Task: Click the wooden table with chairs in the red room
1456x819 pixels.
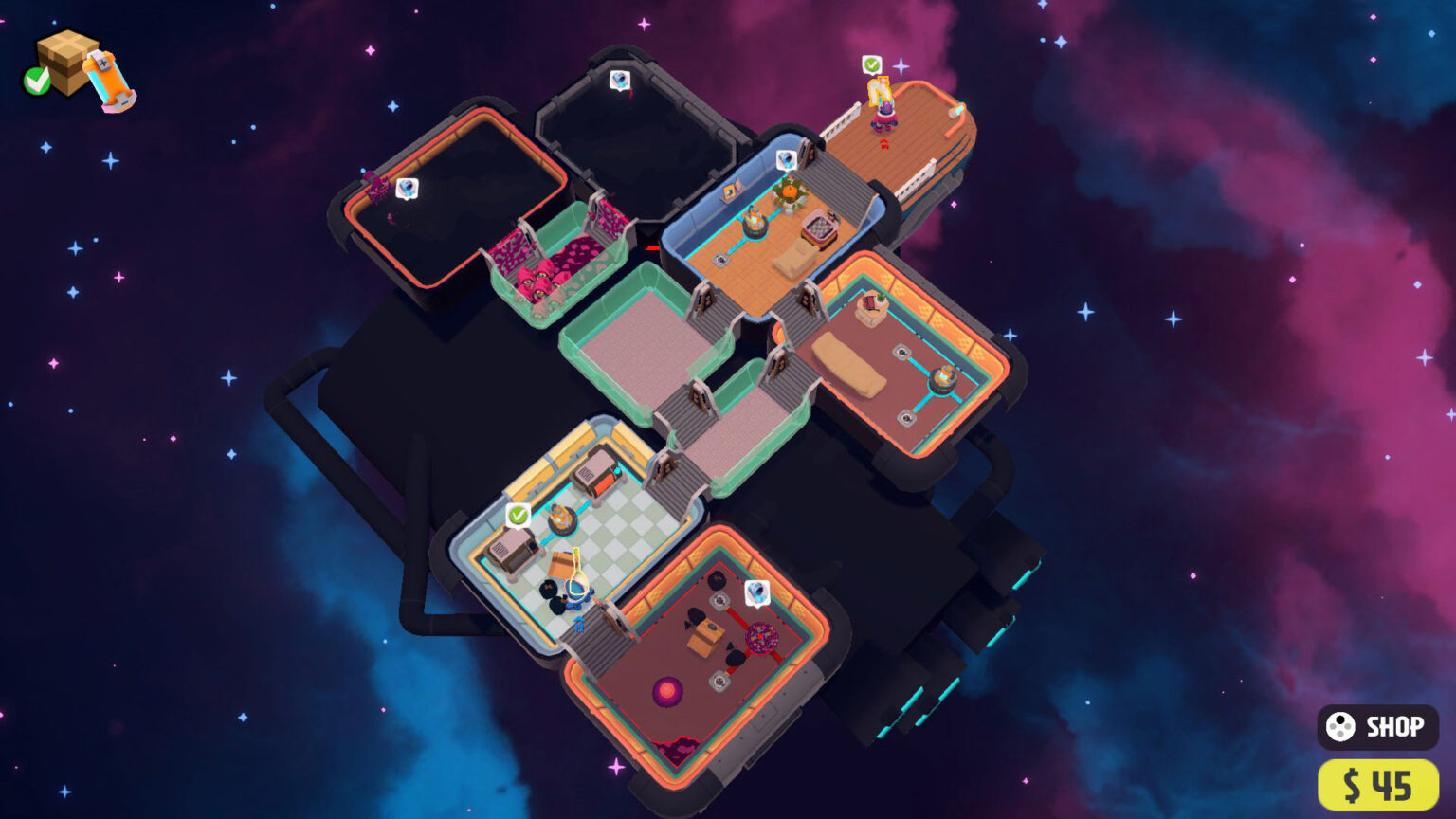Action: pyautogui.click(x=705, y=637)
